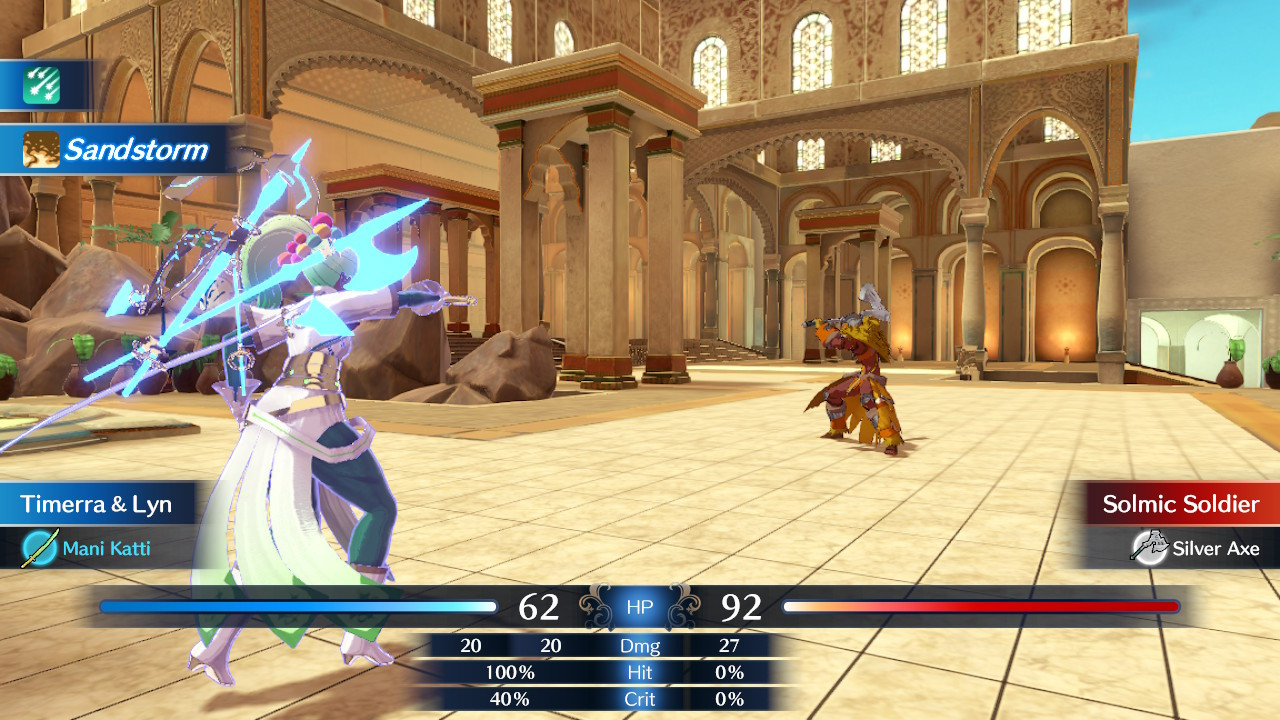The height and width of the screenshot is (720, 1280).
Task: Toggle the Solmic Soldier nameplate banner
Action: click(x=1182, y=504)
